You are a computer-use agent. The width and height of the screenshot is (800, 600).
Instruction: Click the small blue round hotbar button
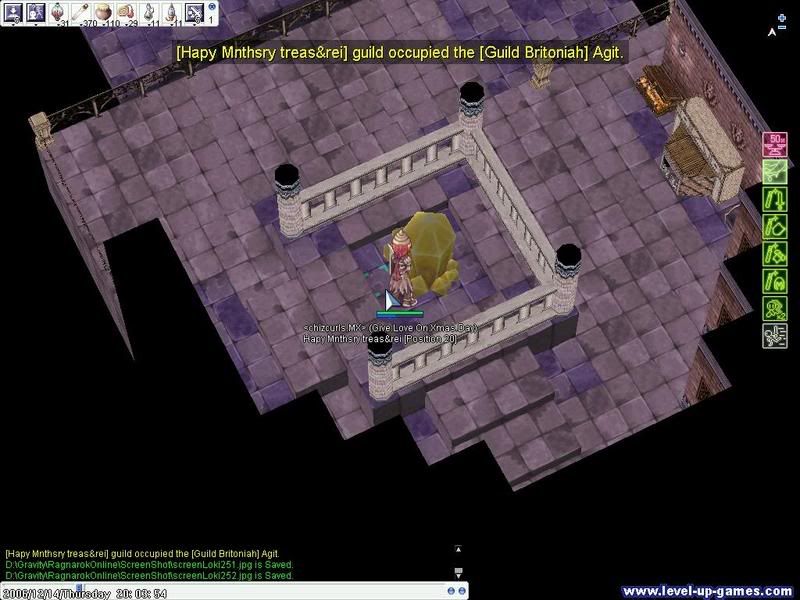(212, 7)
